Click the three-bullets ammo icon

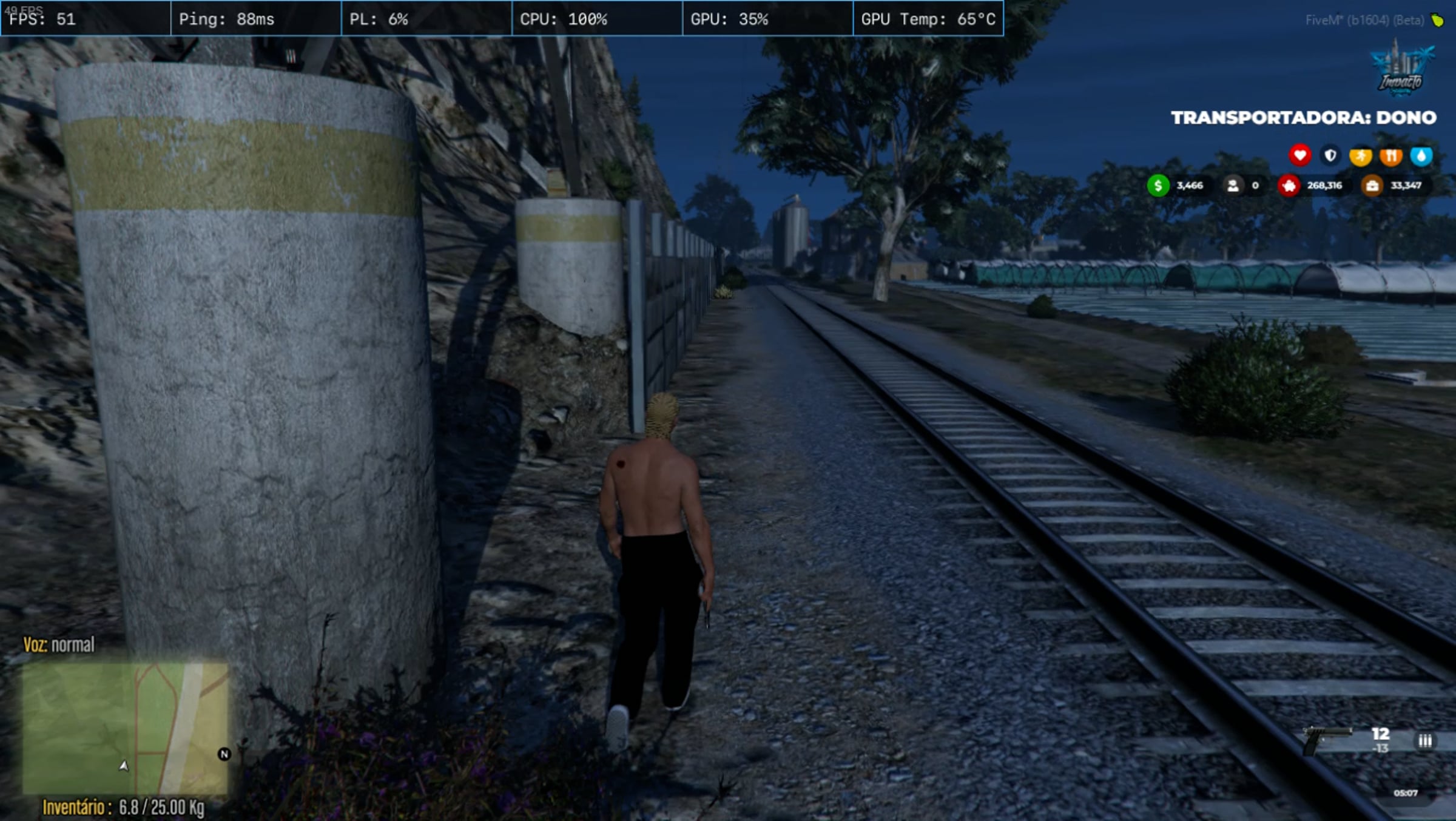[x=1424, y=741]
